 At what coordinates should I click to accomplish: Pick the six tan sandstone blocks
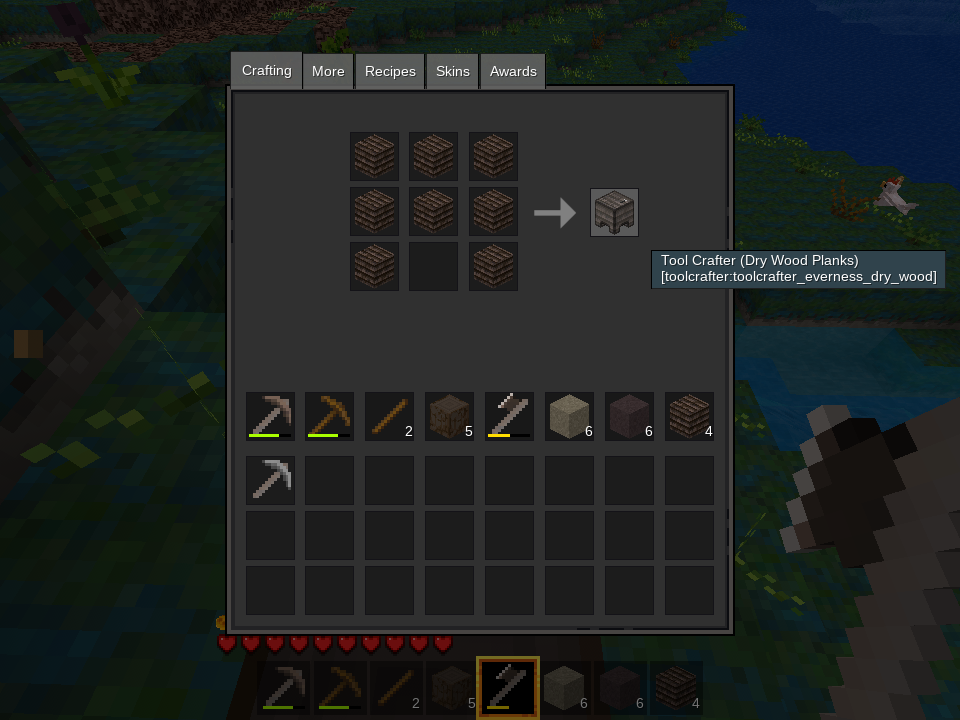(x=570, y=416)
